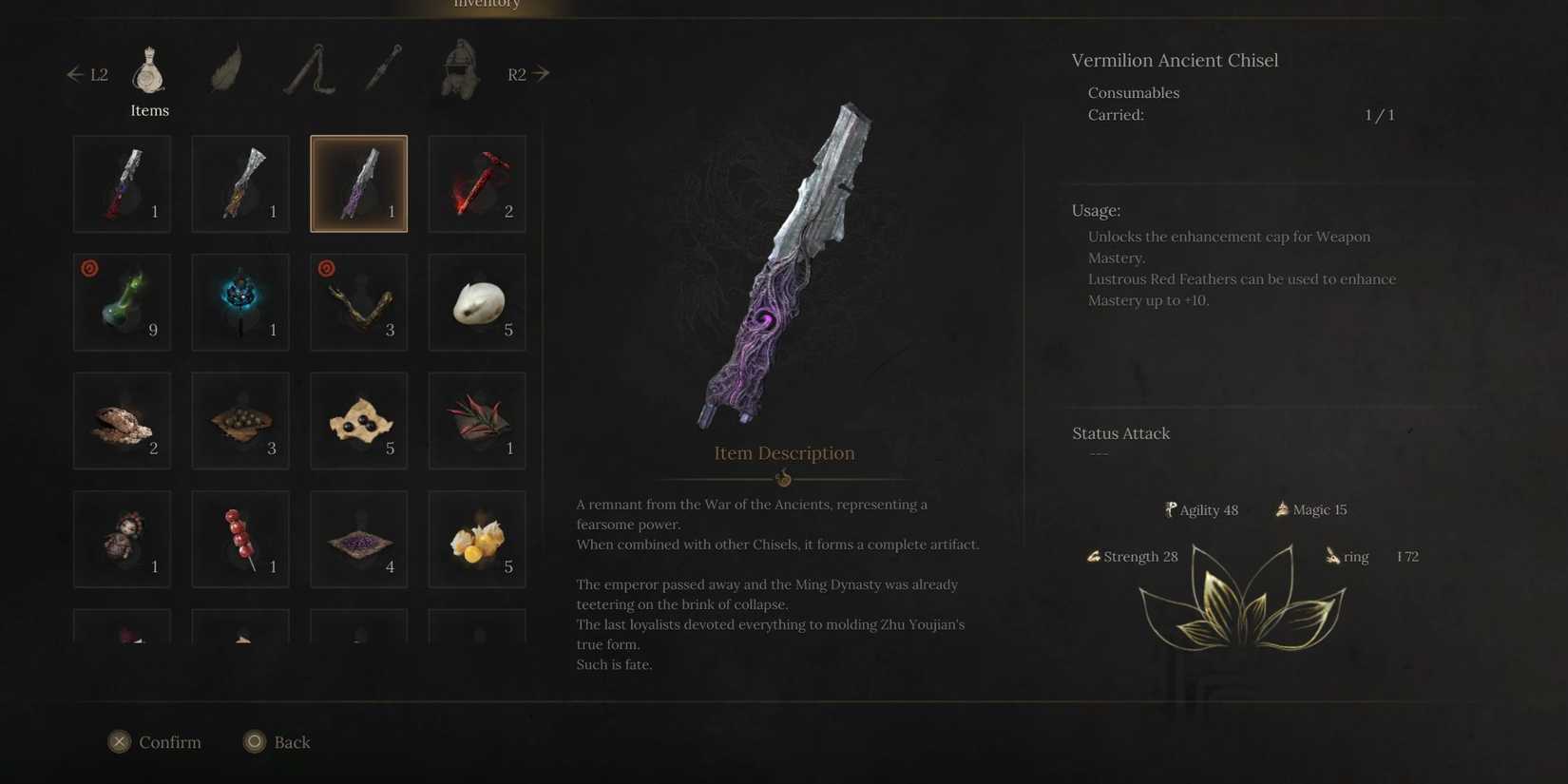Click the Strength stat icon
This screenshot has height=784, width=1568.
tap(1094, 556)
